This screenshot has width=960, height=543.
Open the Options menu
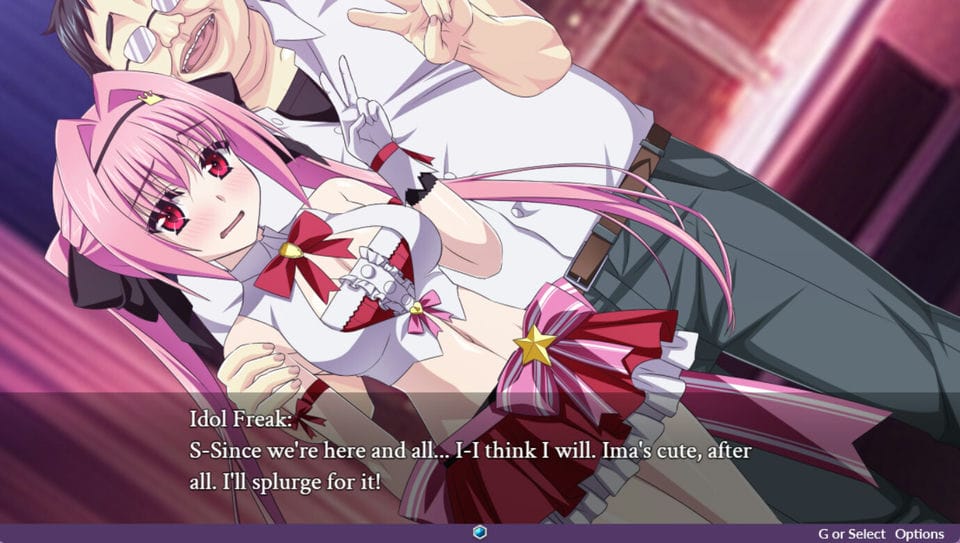point(919,534)
